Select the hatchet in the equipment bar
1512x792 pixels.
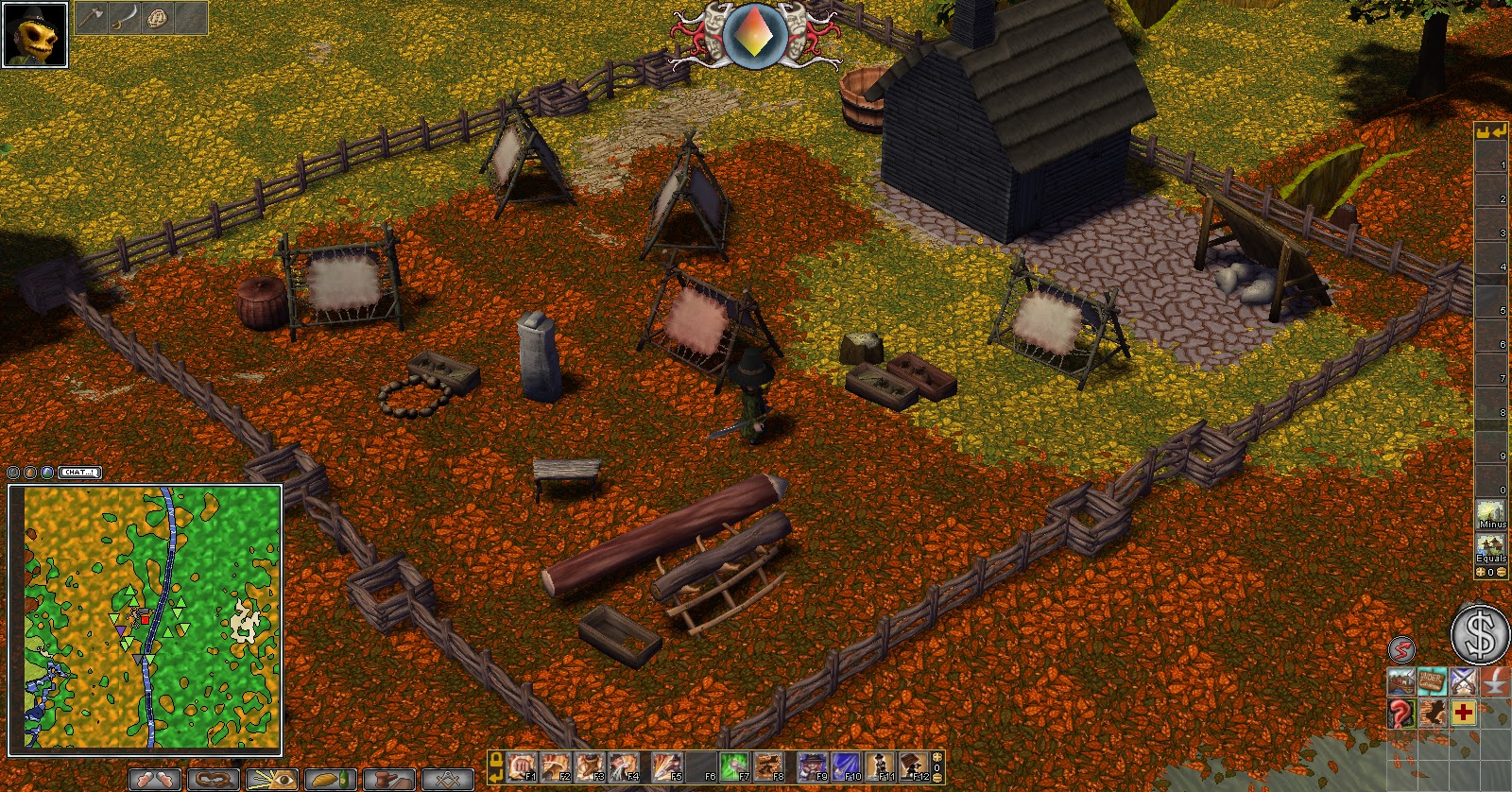pos(92,18)
